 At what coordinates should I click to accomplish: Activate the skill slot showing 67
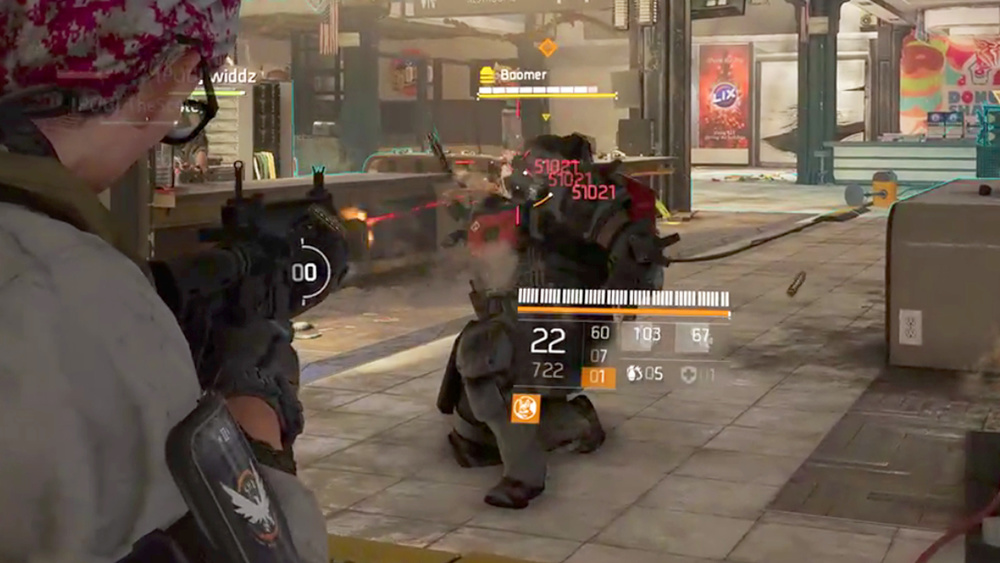[699, 337]
